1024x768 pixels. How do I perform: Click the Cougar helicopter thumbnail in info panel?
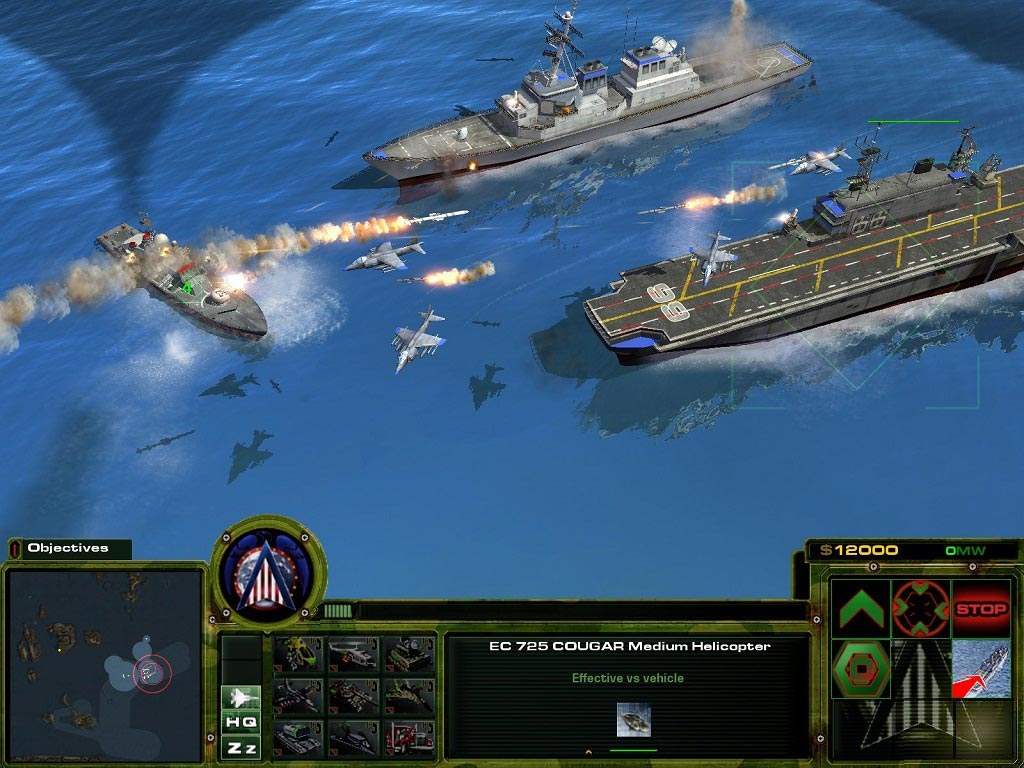633,719
